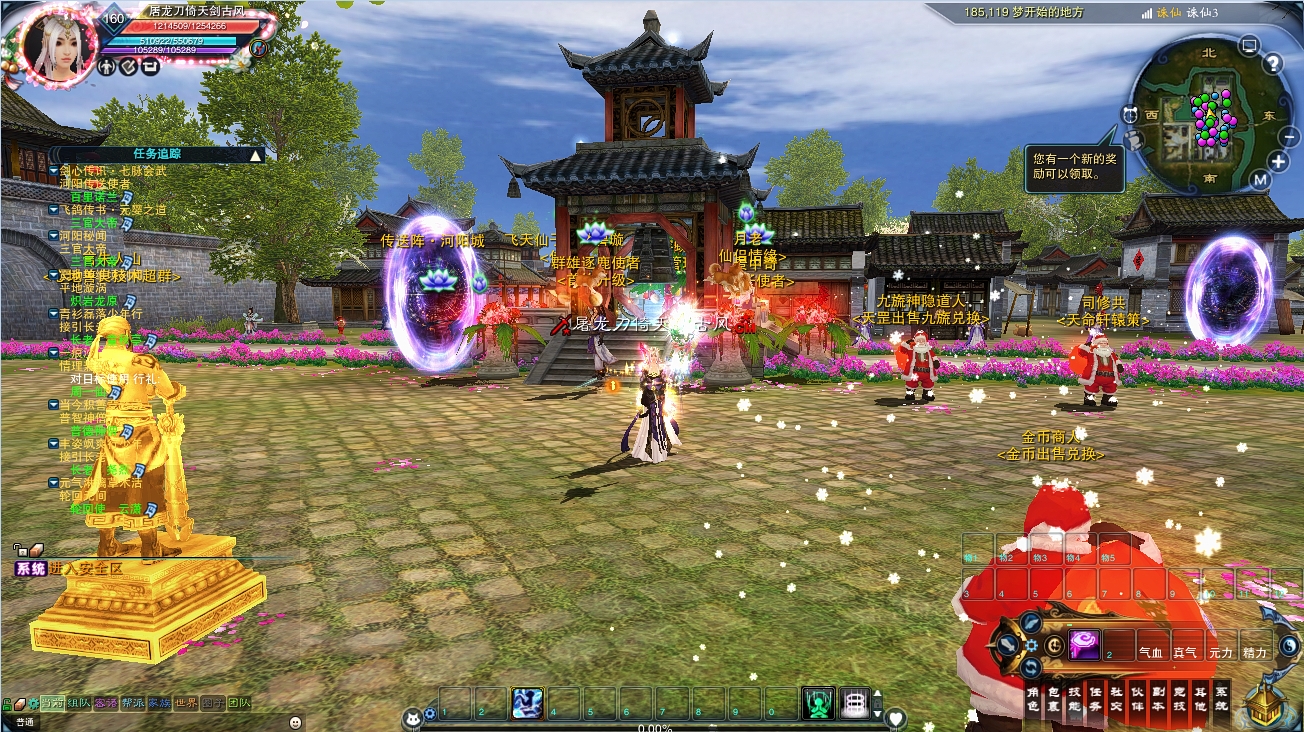Open the help question mark button
Viewport: 1304px width, 732px height.
tap(1272, 64)
